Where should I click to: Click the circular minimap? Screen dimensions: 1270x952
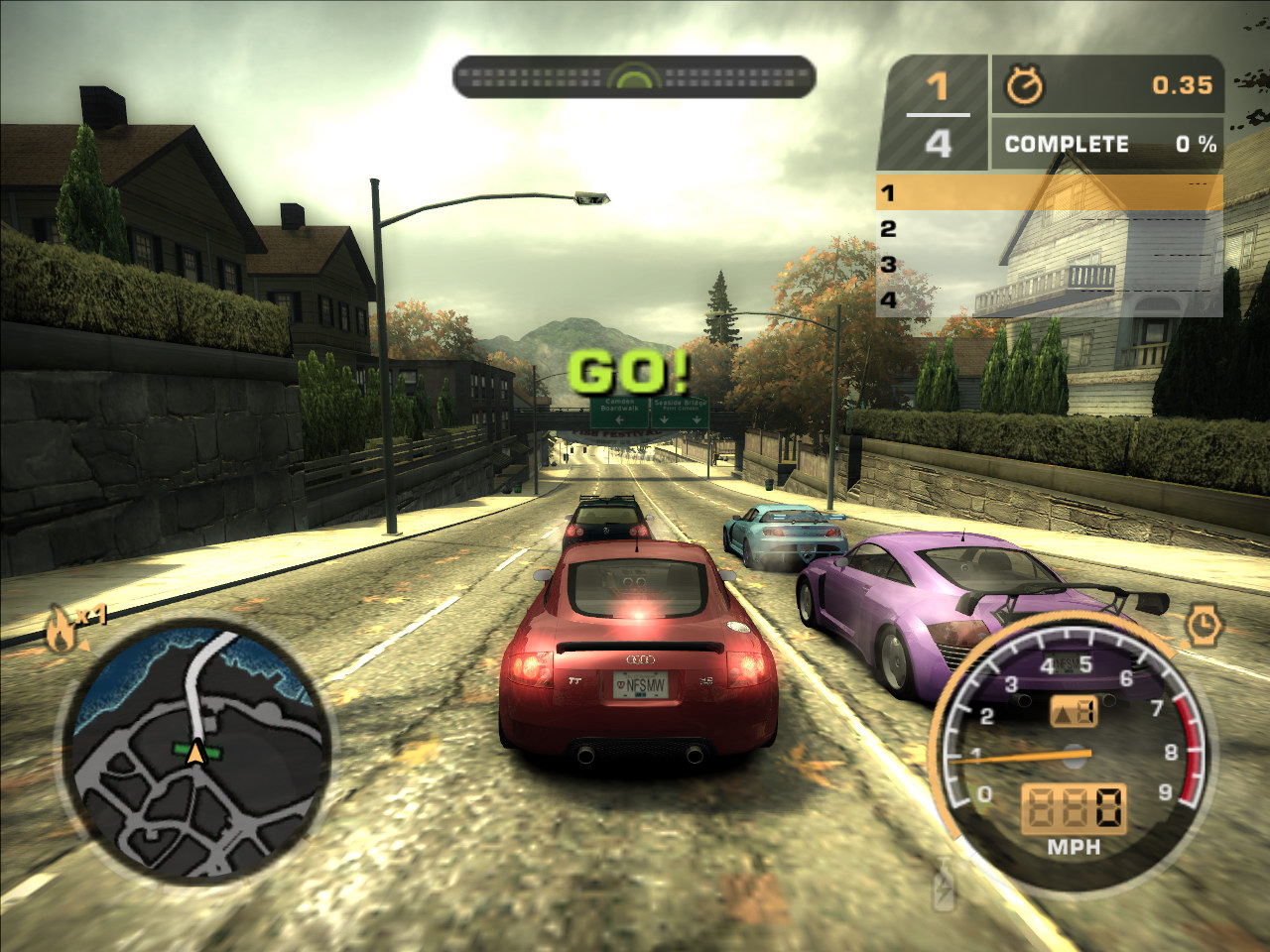click(198, 751)
